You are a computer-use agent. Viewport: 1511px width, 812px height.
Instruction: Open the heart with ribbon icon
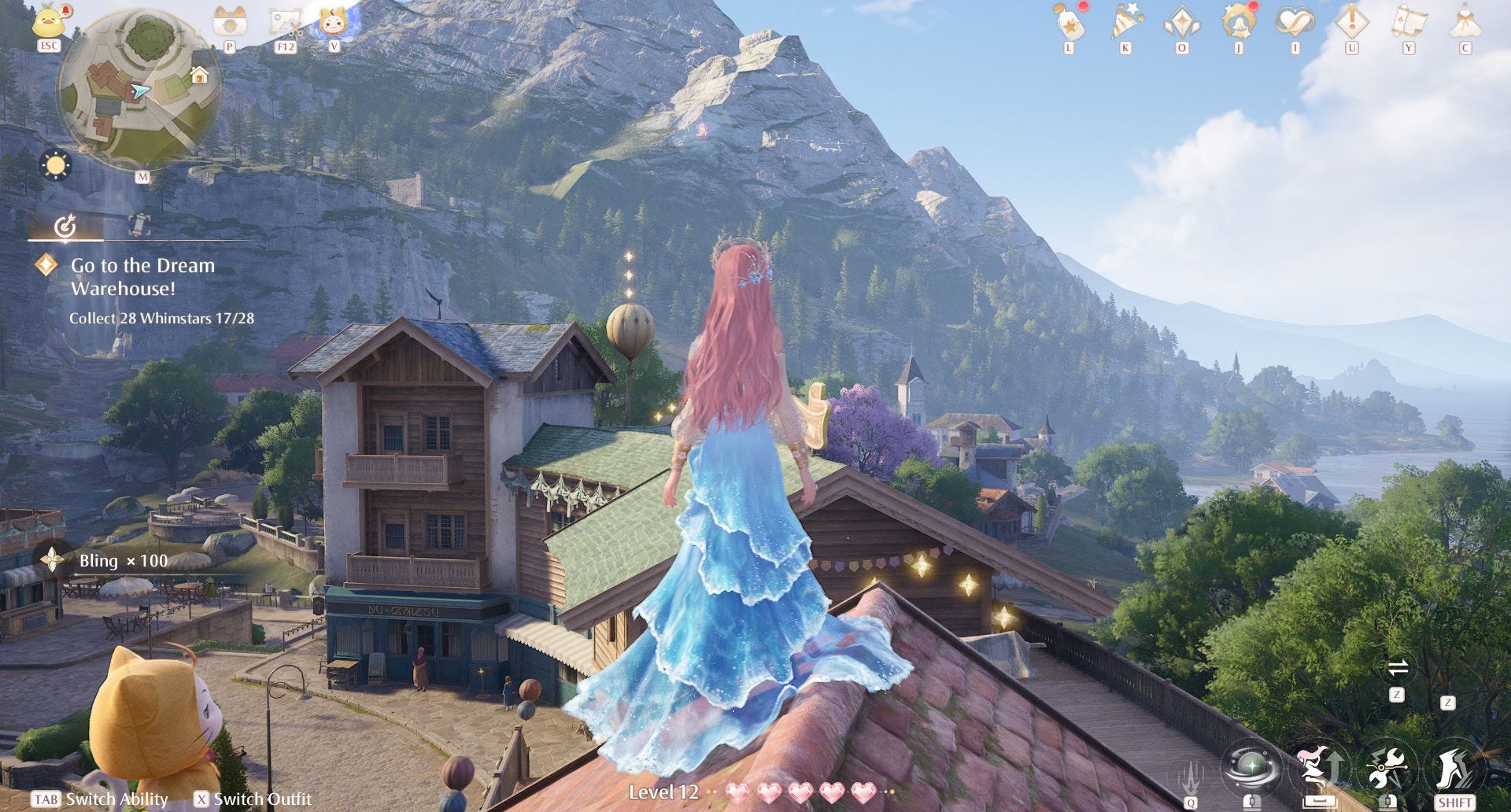[1295, 22]
